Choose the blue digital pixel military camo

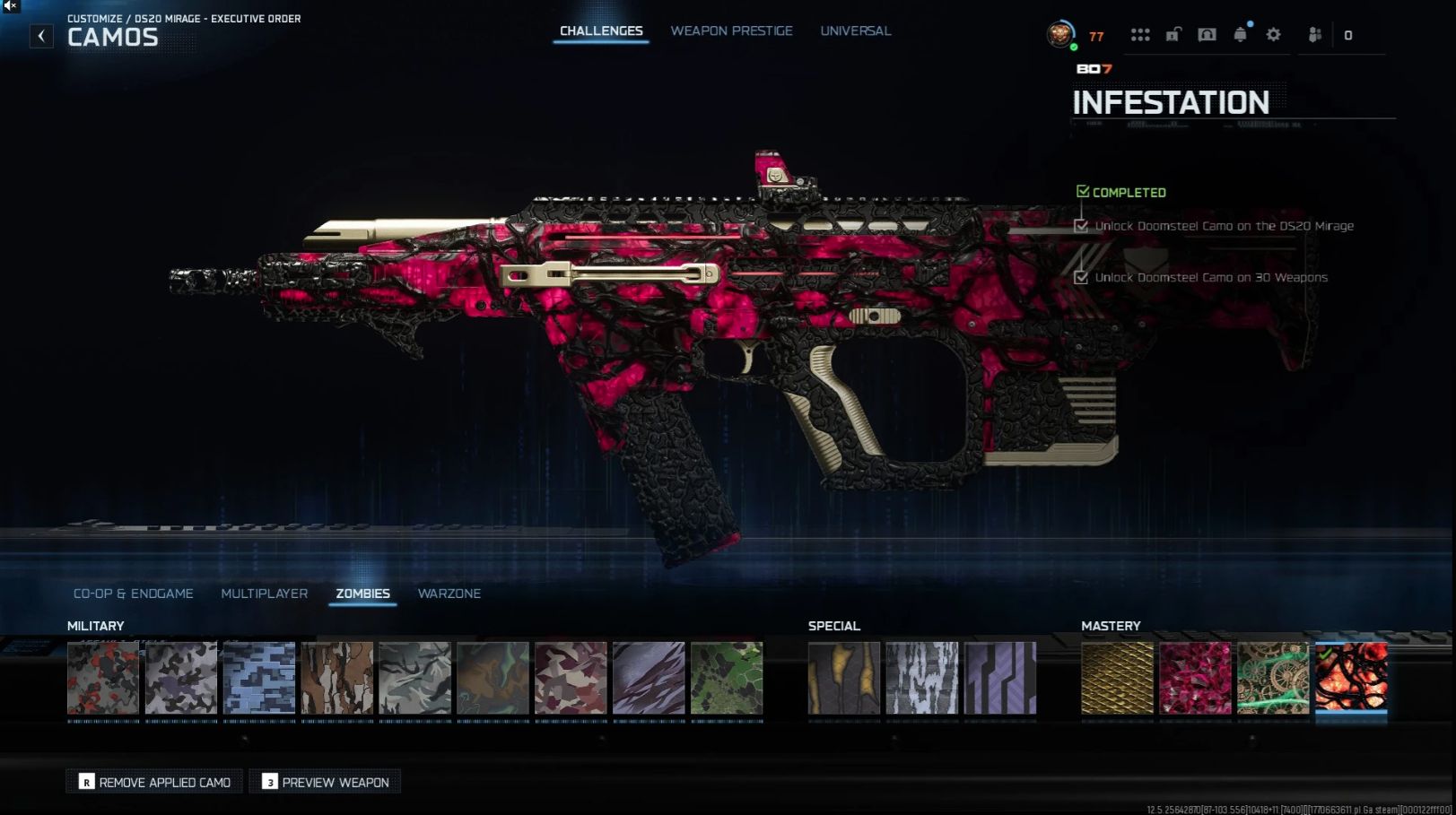click(x=259, y=678)
